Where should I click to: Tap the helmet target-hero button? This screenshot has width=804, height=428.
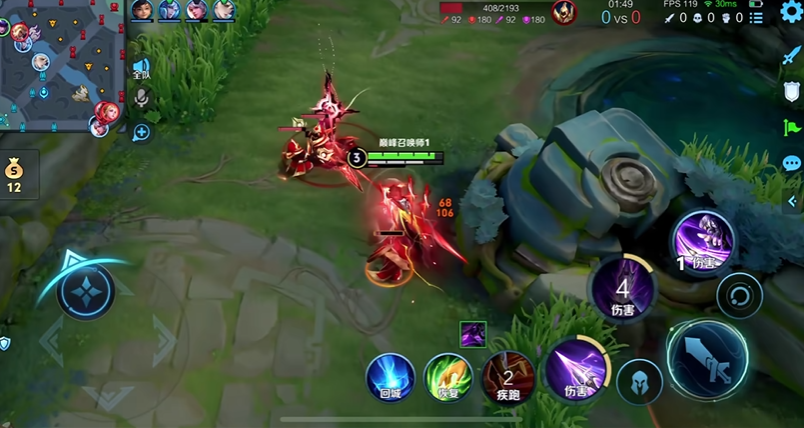point(638,381)
